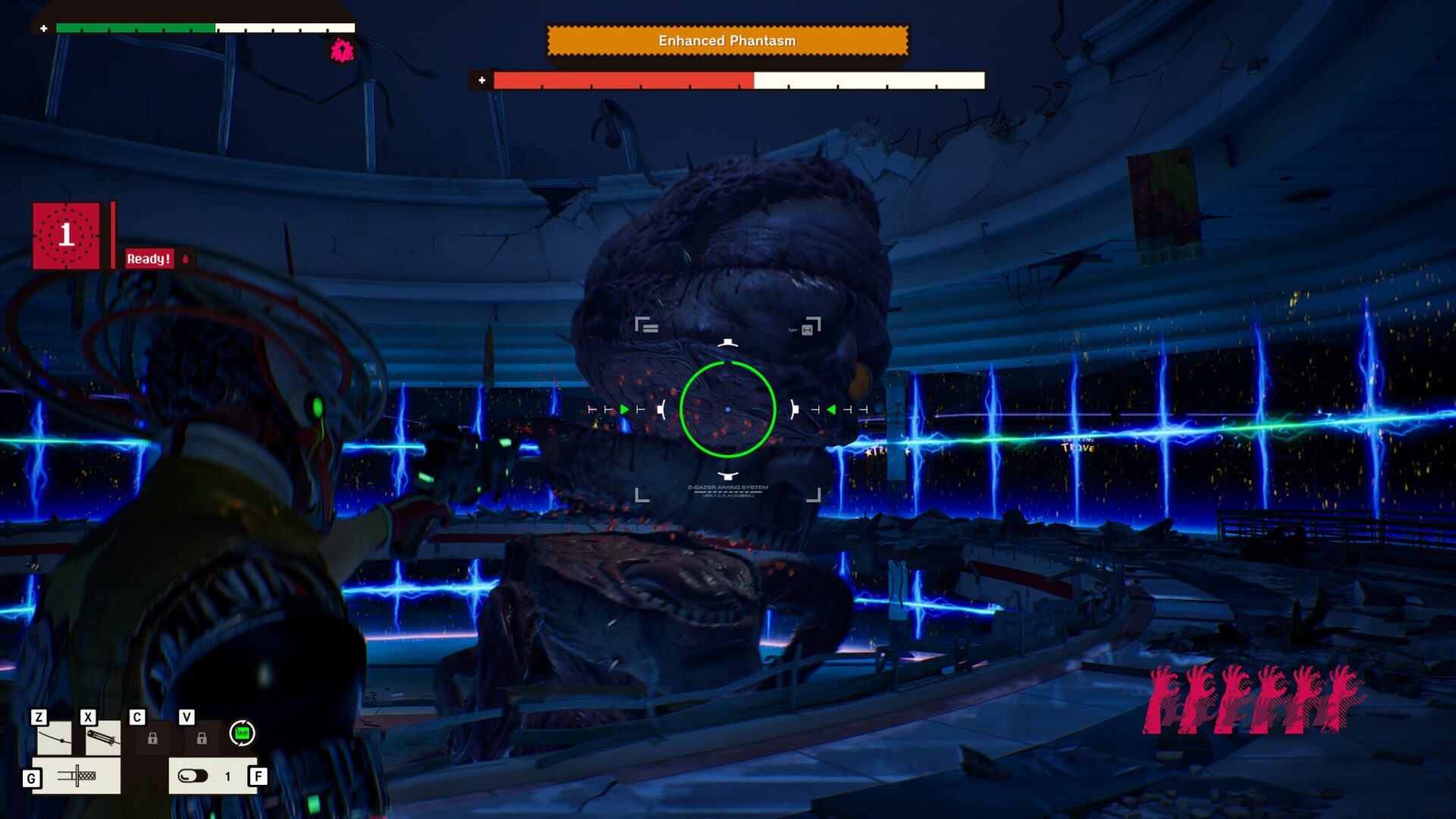1456x819 pixels.
Task: Click the locked slot labeled V
Action: click(202, 738)
